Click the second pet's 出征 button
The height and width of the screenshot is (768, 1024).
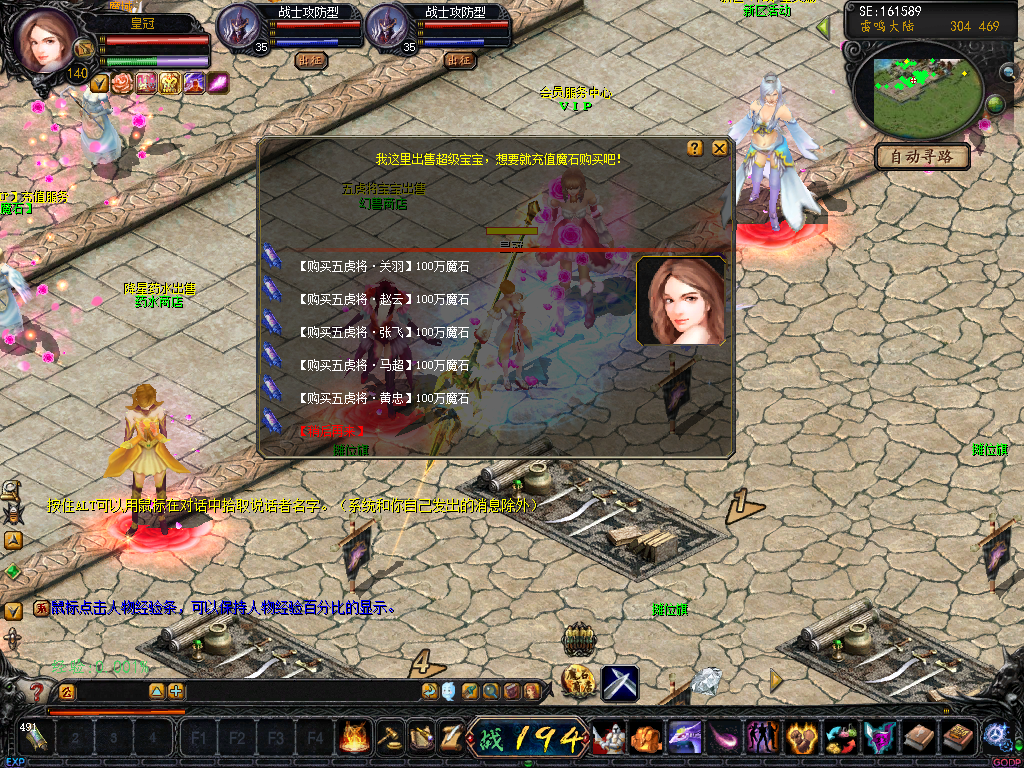[x=460, y=59]
